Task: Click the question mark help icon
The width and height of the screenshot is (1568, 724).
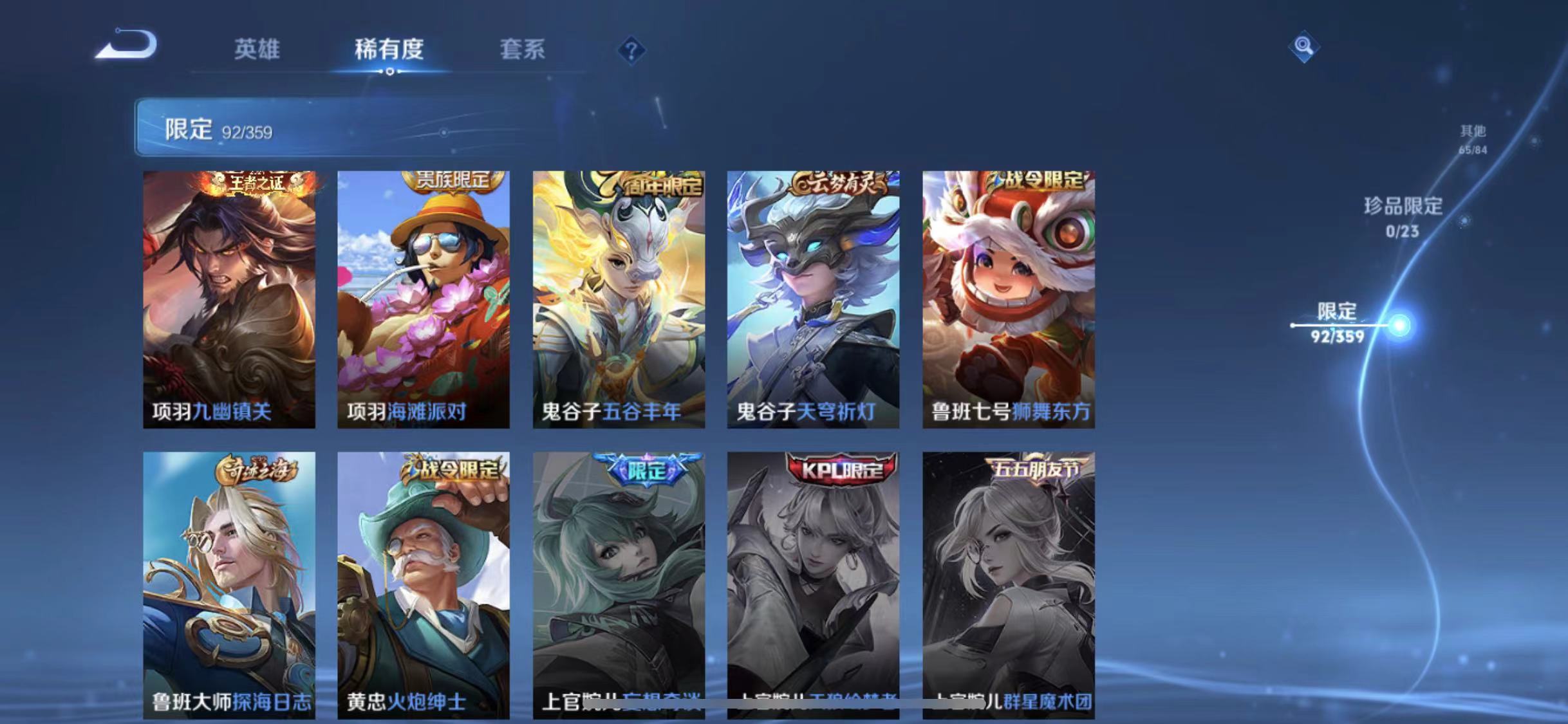Action: point(633,51)
